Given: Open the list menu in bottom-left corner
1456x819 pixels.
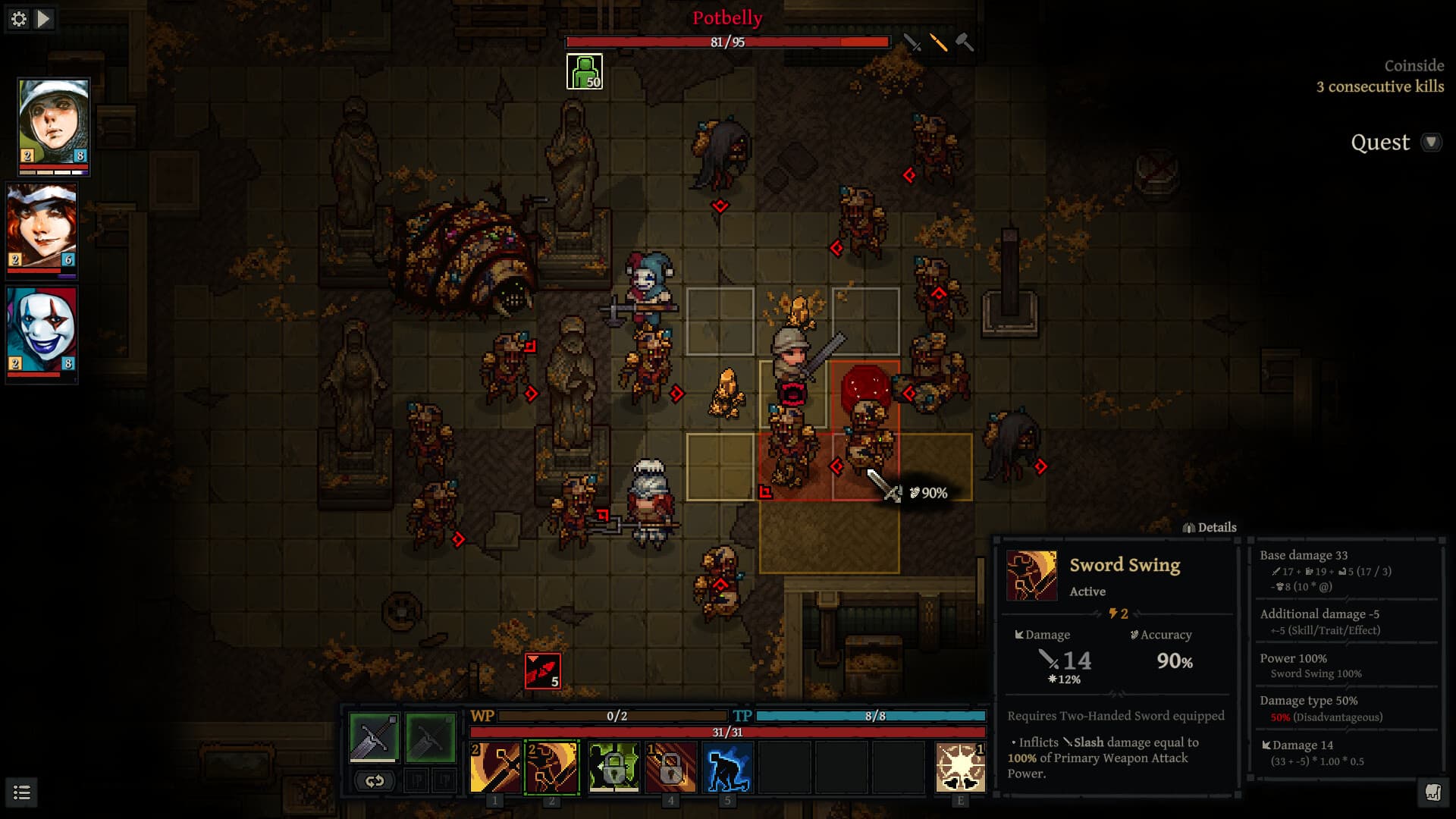Looking at the screenshot, I should pos(22,793).
